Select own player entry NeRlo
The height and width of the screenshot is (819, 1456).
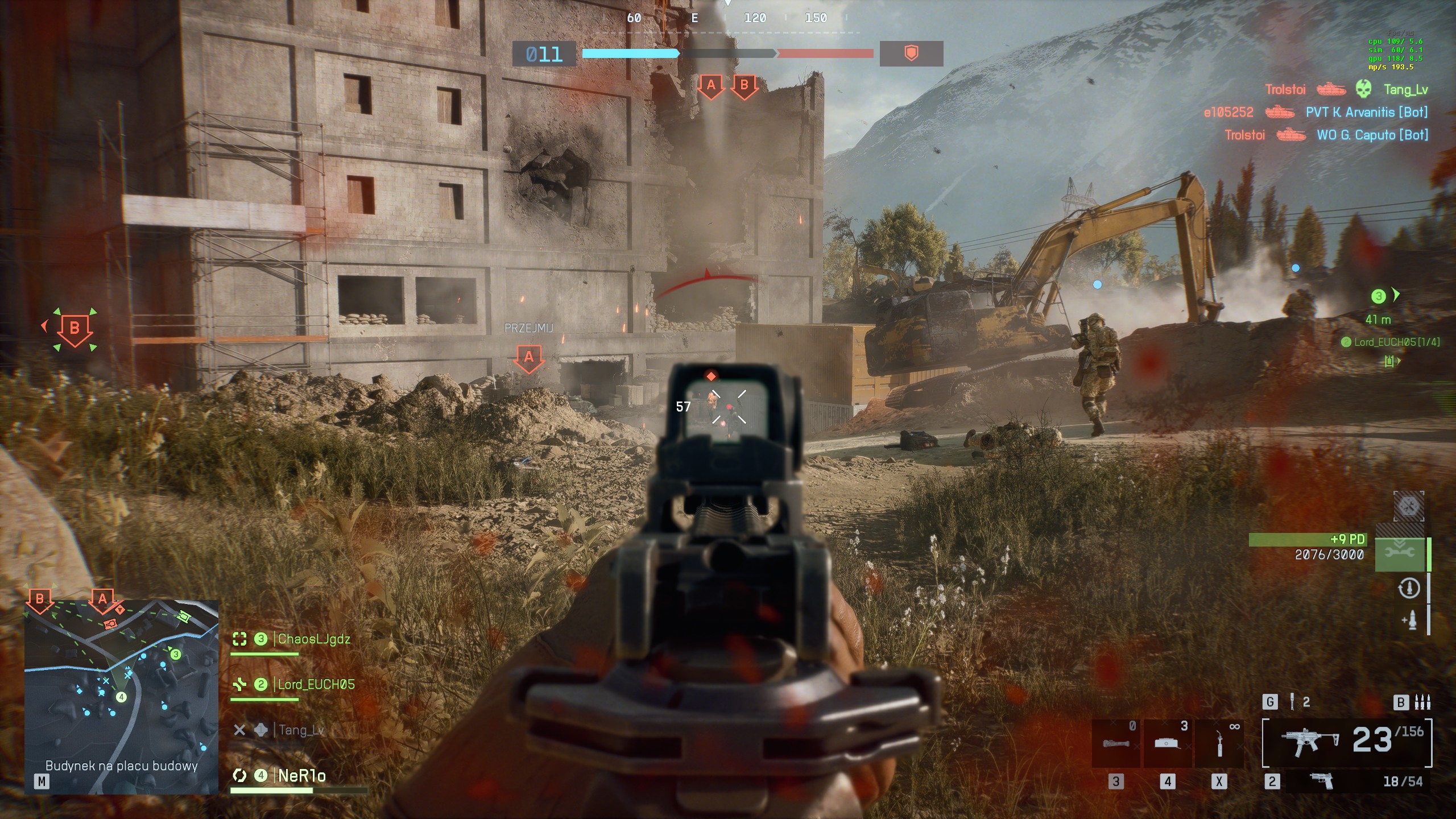(301, 776)
